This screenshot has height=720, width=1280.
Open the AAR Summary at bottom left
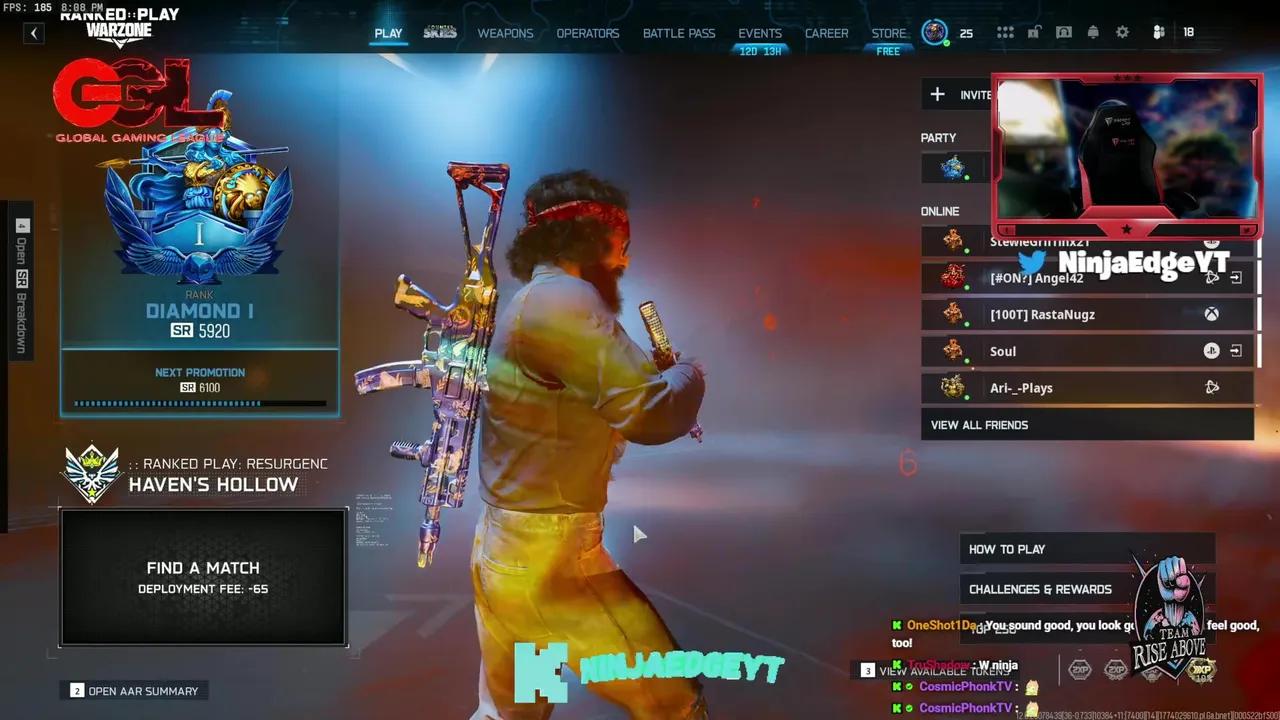[133, 690]
